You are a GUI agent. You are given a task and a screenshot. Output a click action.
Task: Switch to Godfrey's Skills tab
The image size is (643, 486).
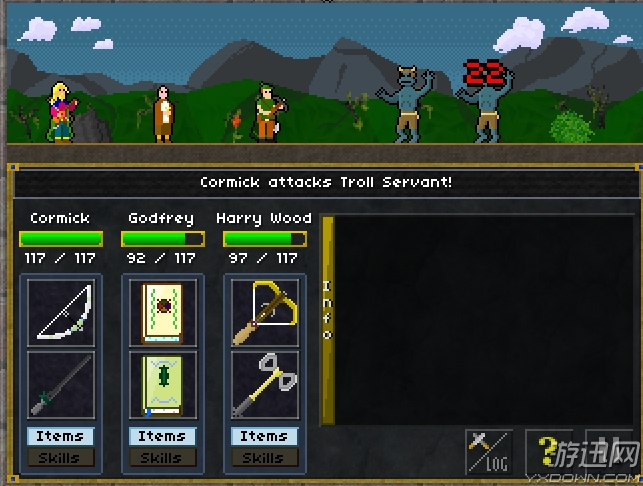162,457
